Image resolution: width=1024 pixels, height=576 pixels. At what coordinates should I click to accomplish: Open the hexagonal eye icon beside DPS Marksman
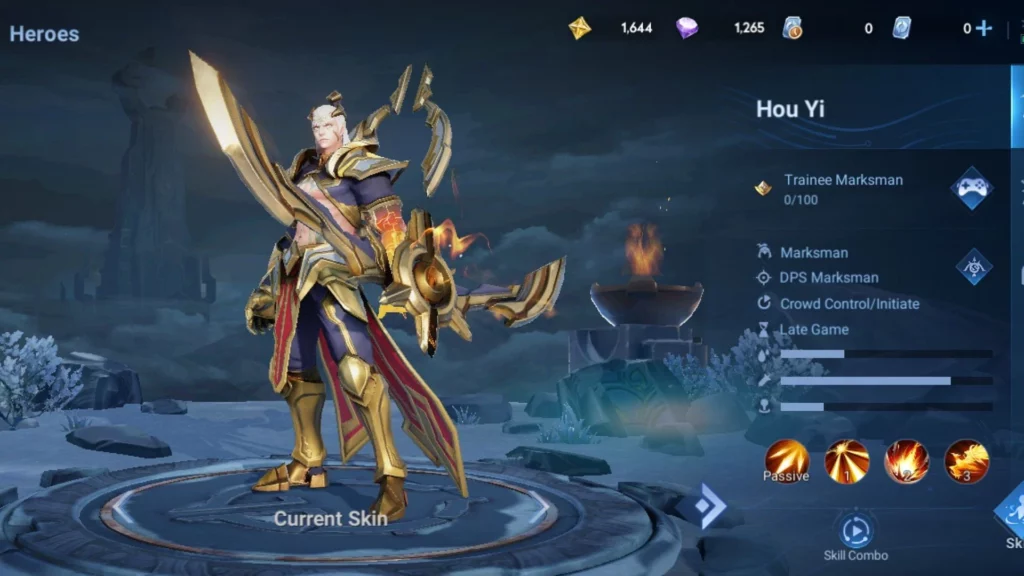point(973,266)
